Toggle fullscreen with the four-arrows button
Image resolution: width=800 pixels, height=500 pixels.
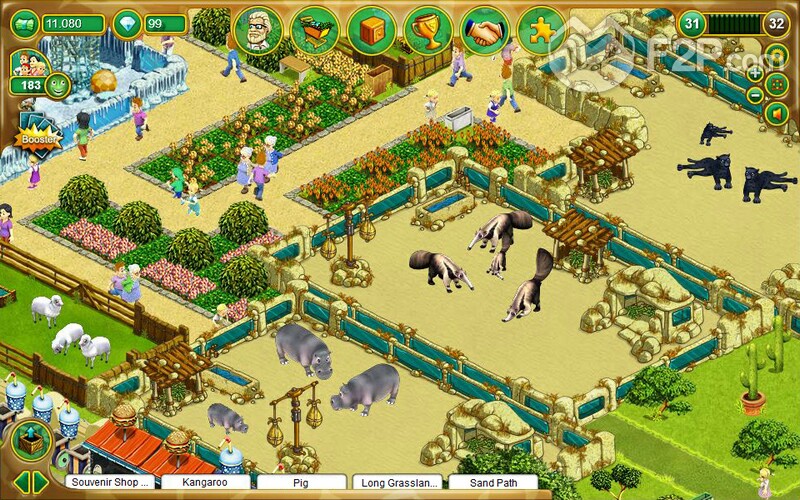(777, 84)
